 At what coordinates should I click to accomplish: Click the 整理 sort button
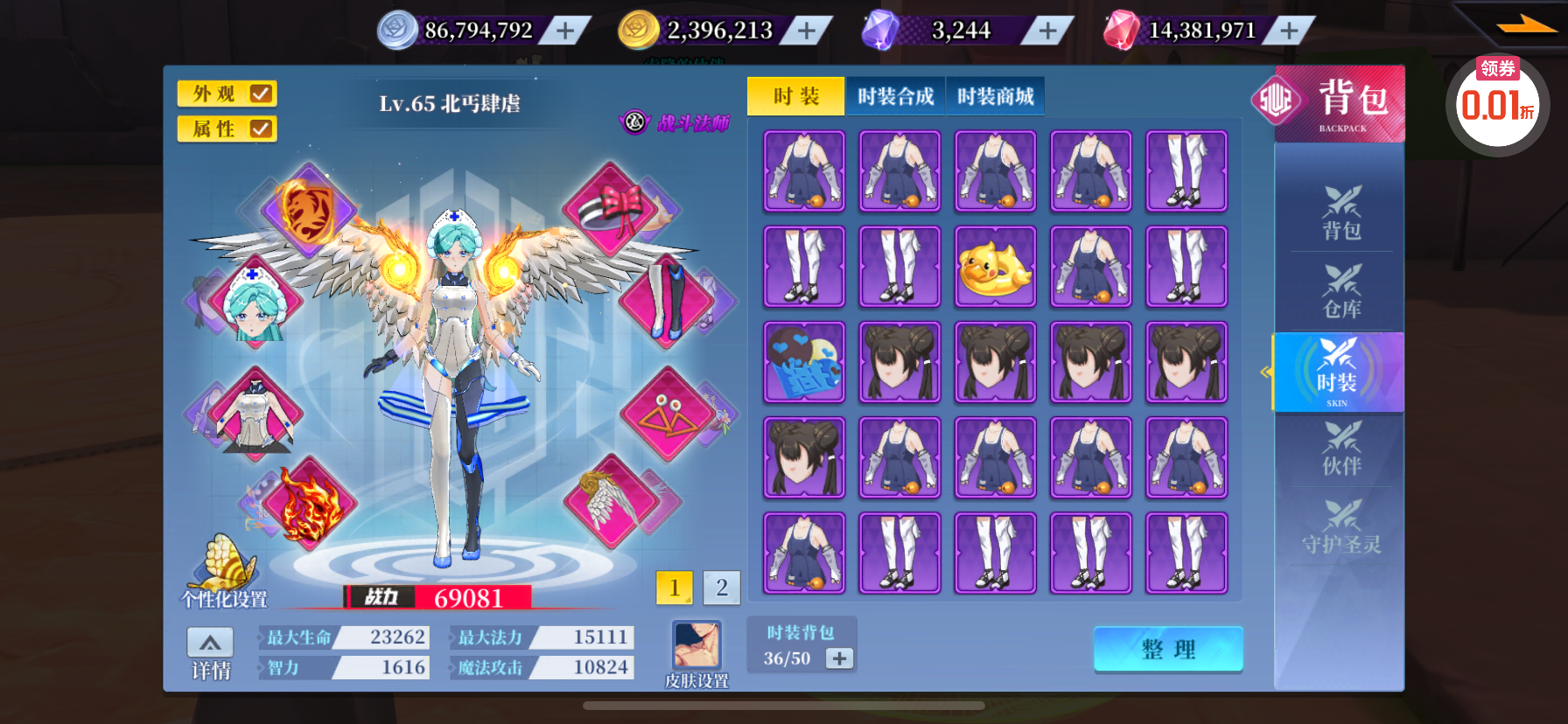coord(1167,649)
